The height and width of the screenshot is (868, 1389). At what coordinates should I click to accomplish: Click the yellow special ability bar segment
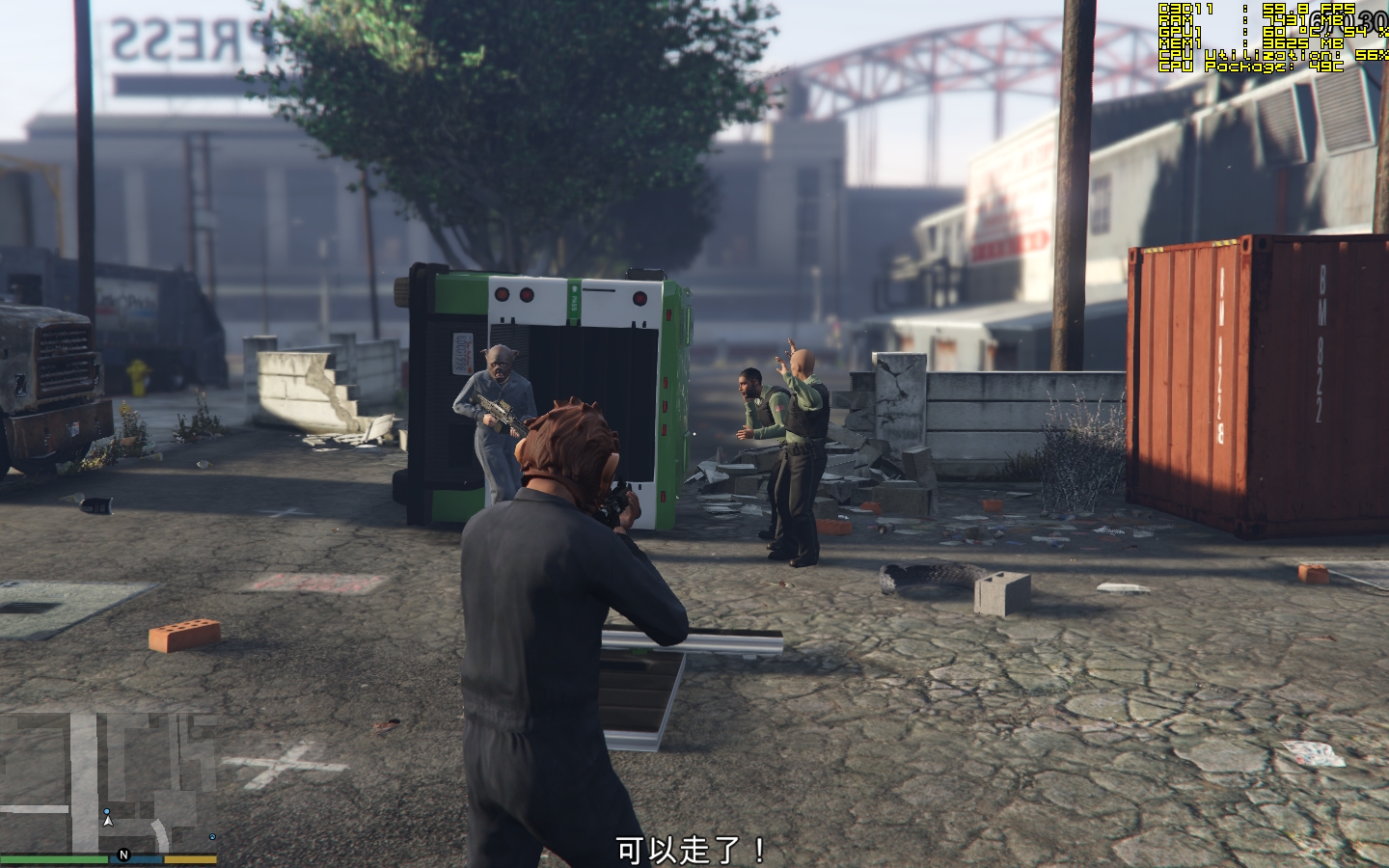(x=191, y=857)
